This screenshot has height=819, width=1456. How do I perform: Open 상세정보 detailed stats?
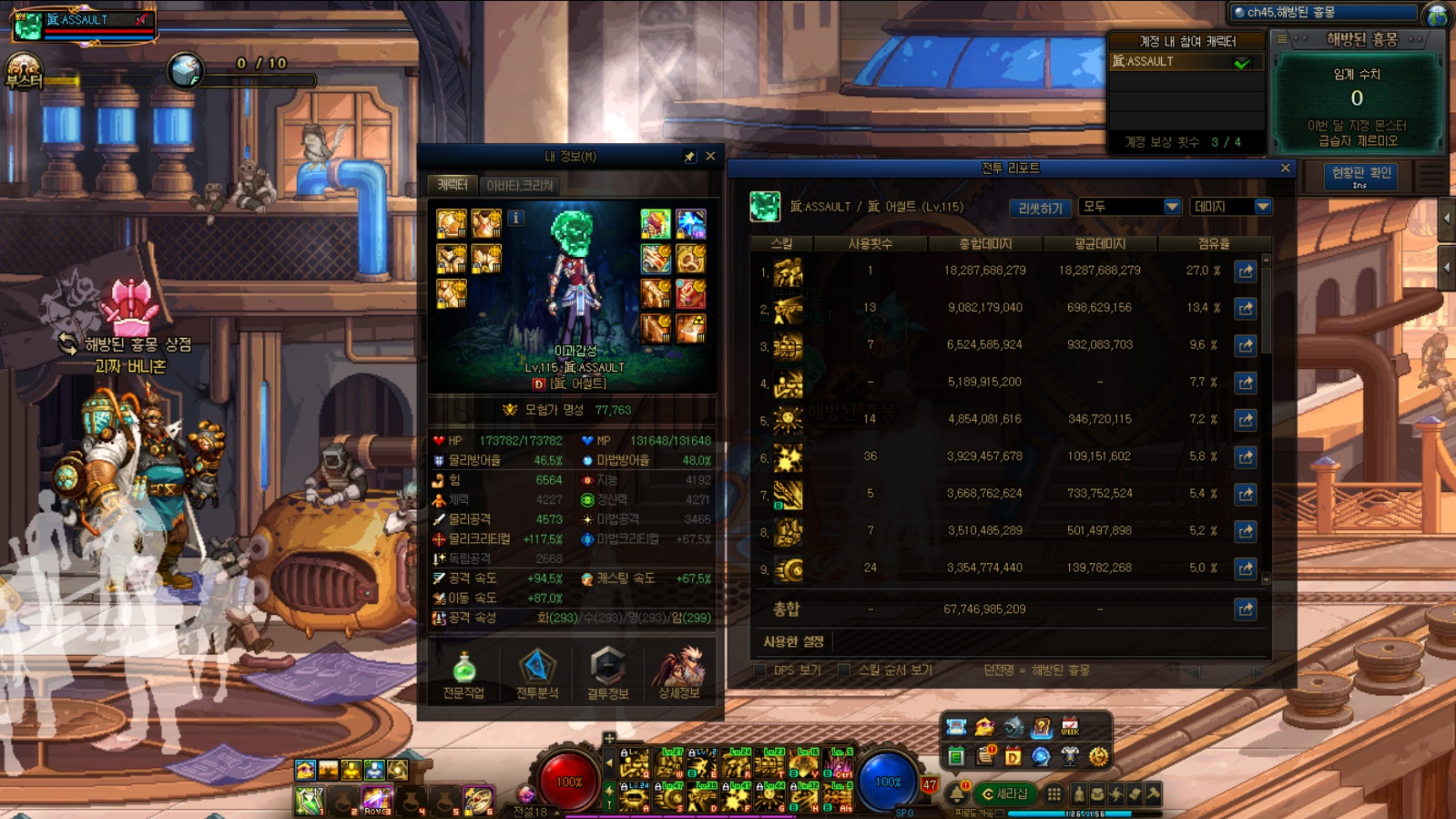678,674
